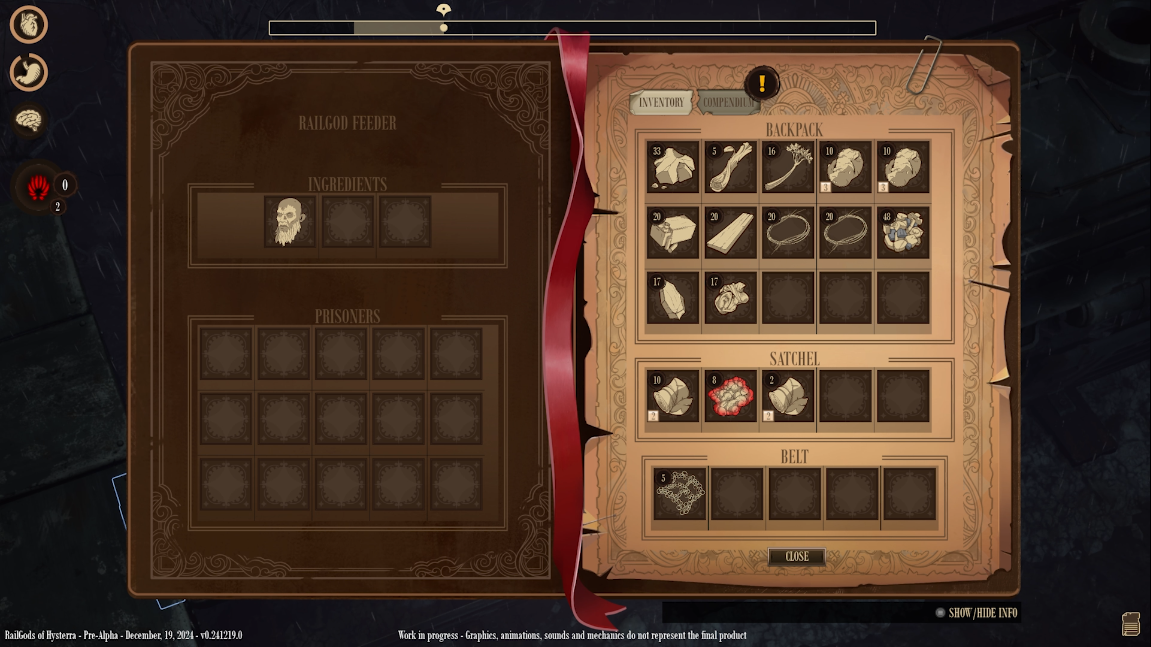Screen dimensions: 1151x647
Task: Select the stack of 20 wooden planks
Action: coord(730,232)
